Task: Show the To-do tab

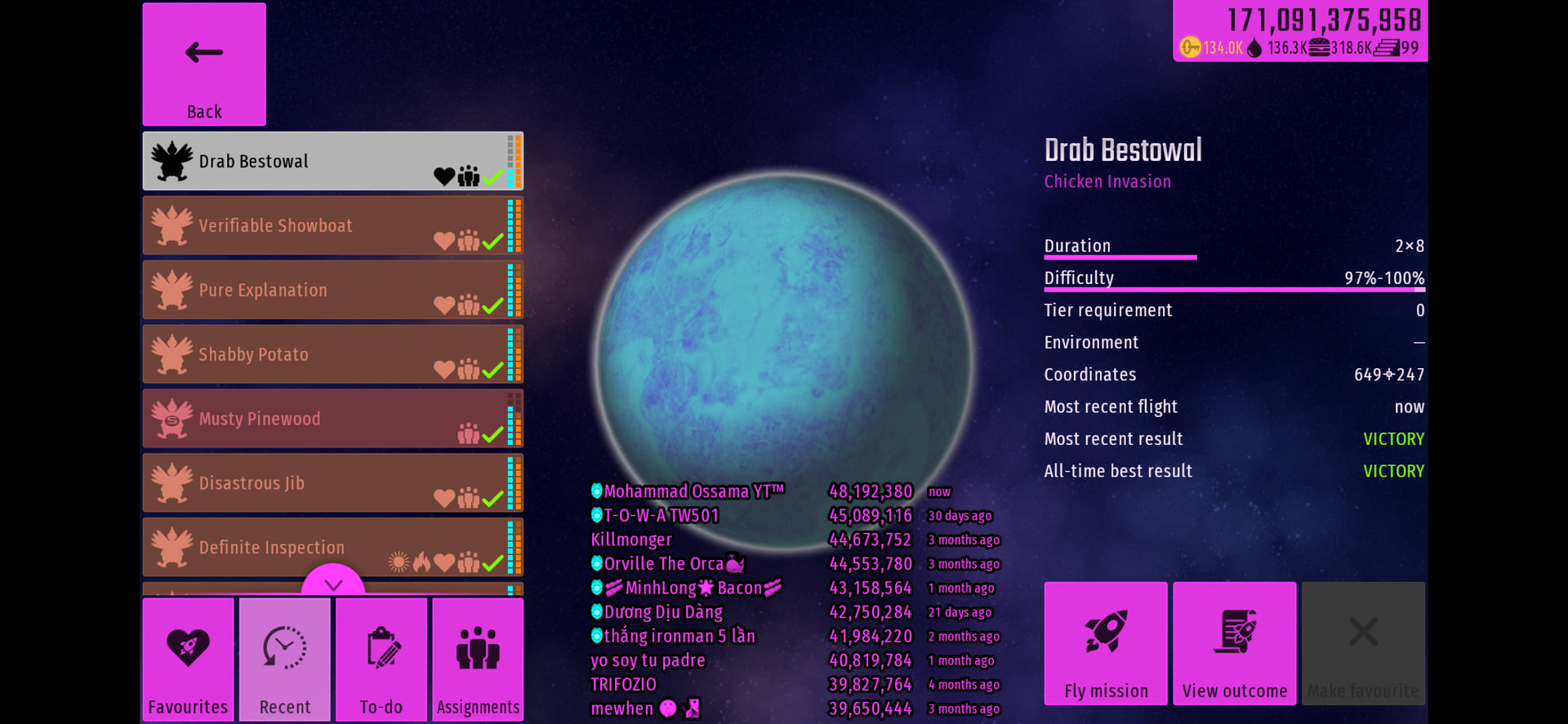Action: (x=381, y=660)
